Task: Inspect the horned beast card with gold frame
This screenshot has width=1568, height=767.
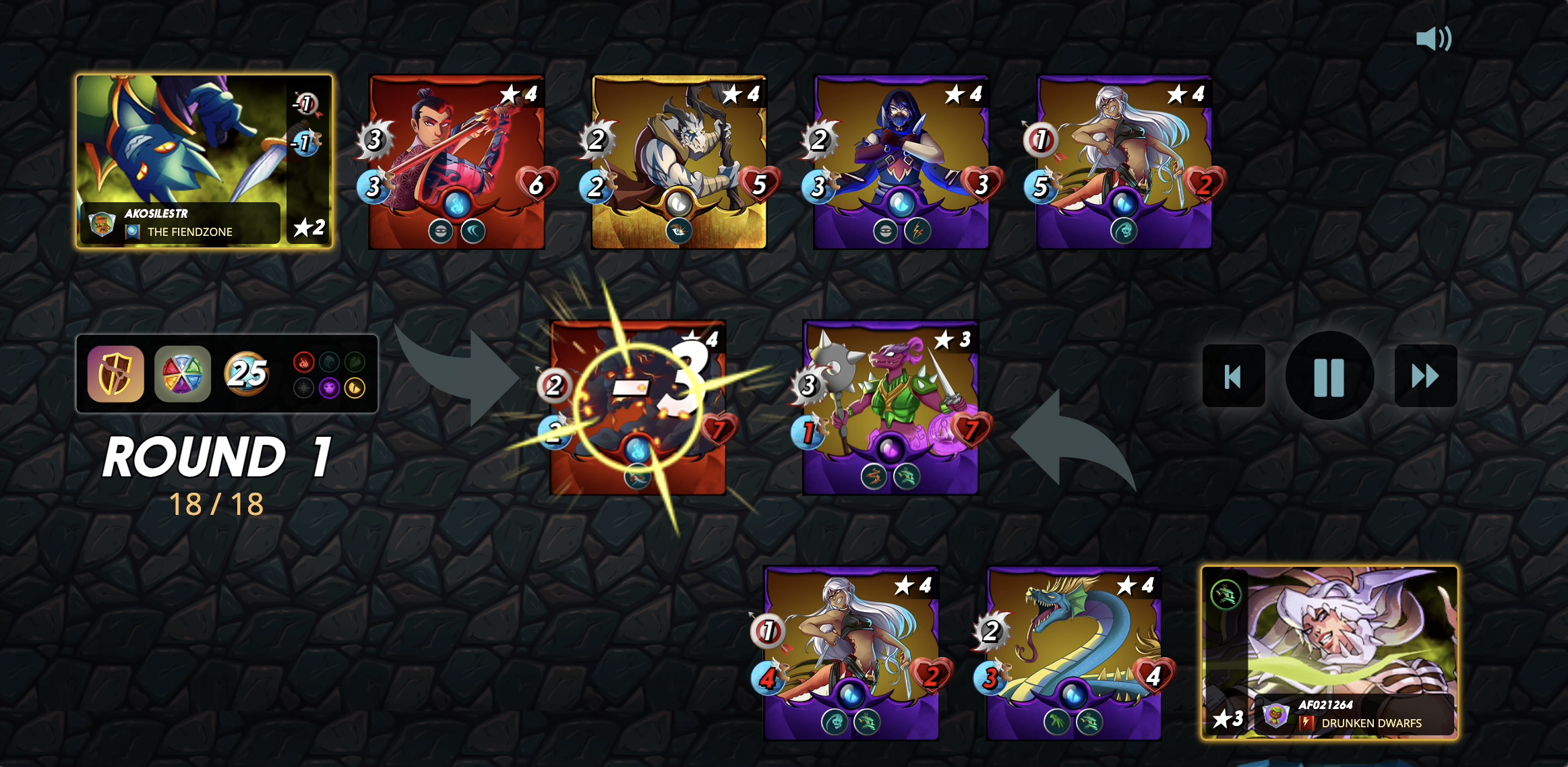Action: coord(679,162)
